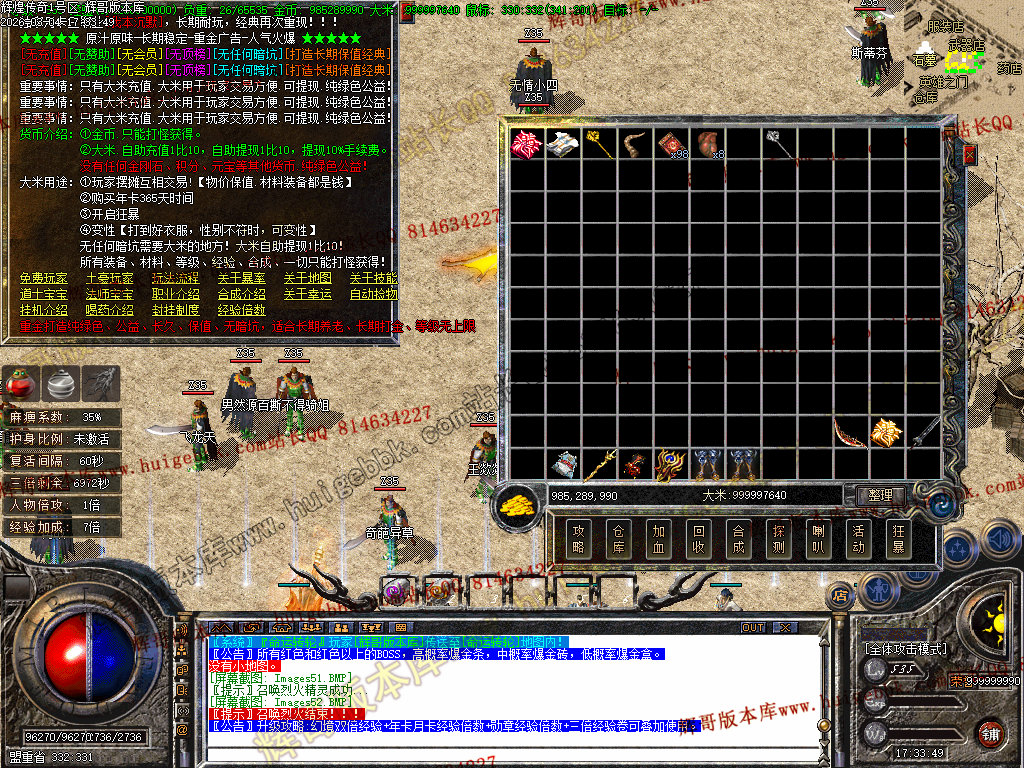Viewport: 1024px width, 768px height.
Task: Open the 合成 crafting button
Action: point(738,539)
